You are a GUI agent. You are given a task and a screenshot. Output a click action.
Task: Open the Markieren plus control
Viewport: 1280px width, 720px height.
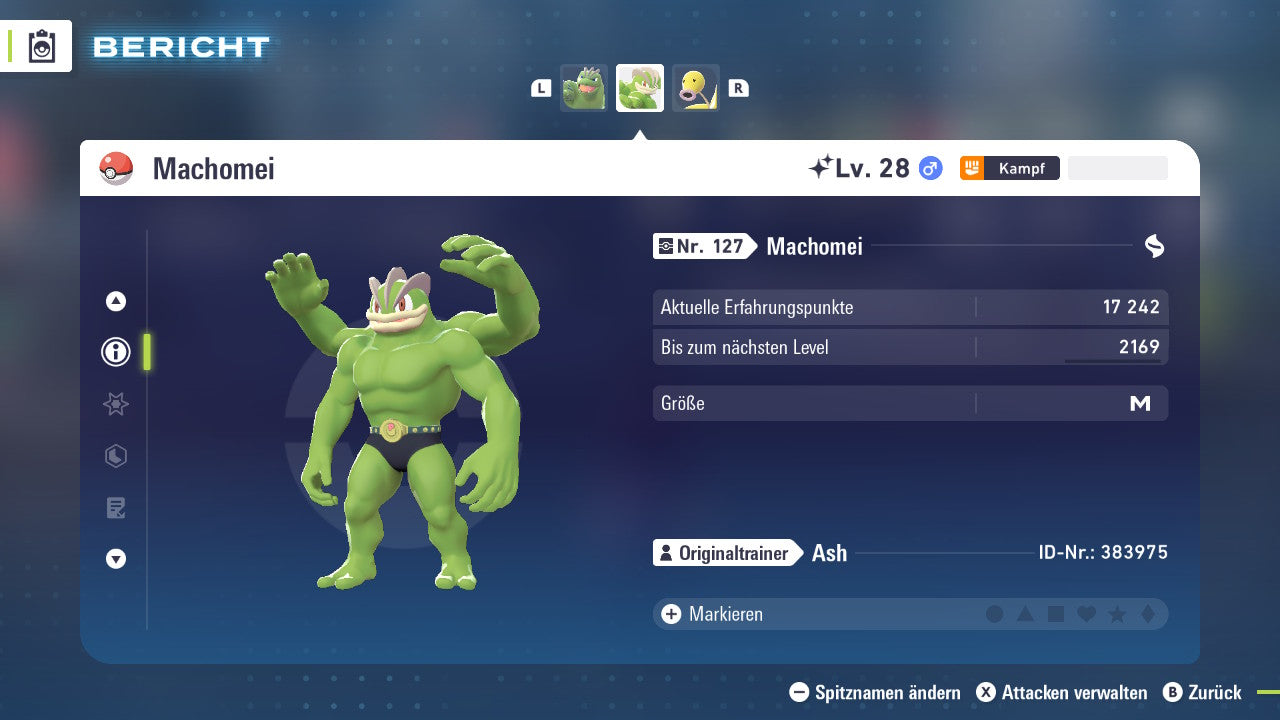tap(670, 614)
